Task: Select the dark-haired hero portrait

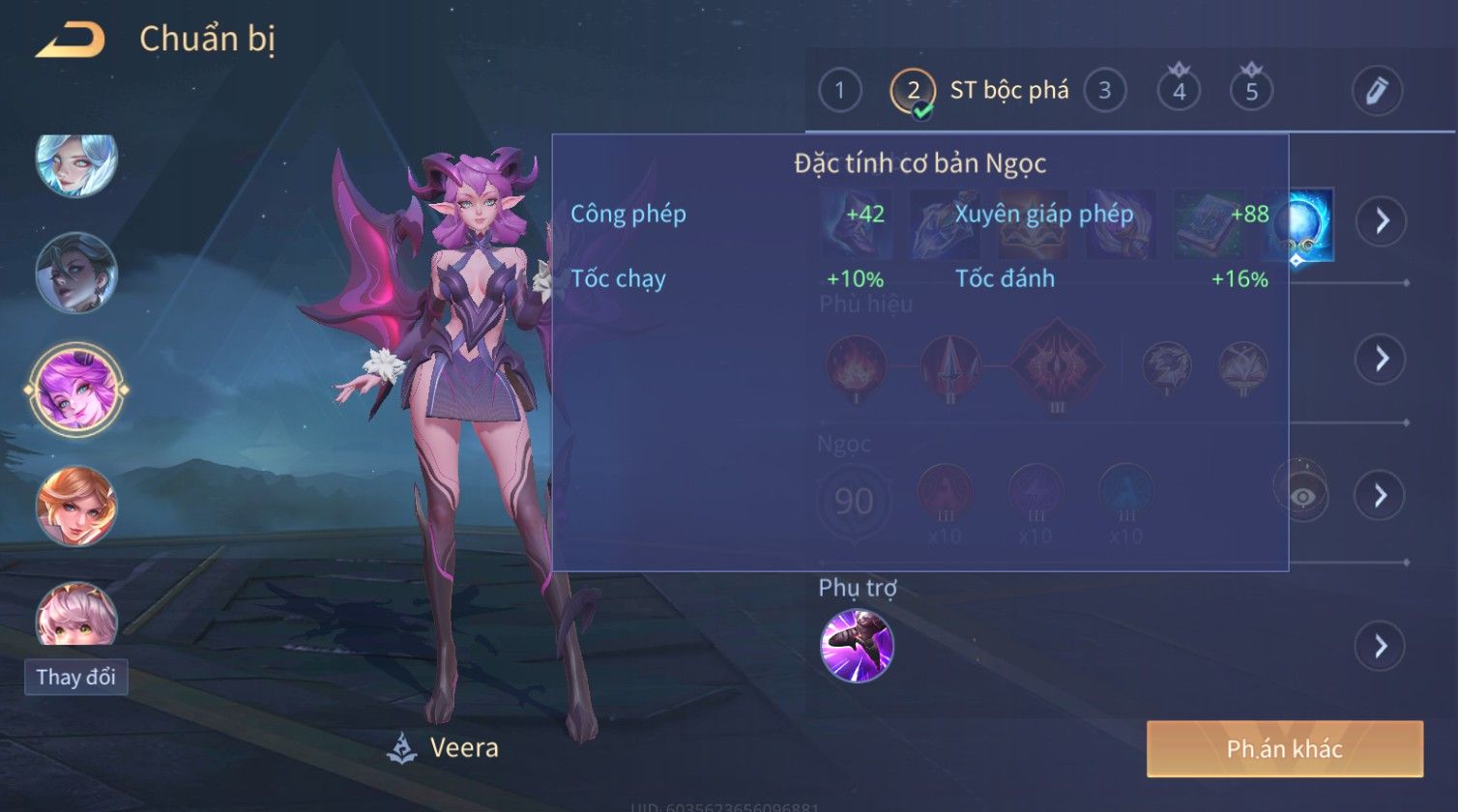Action: coord(76,274)
